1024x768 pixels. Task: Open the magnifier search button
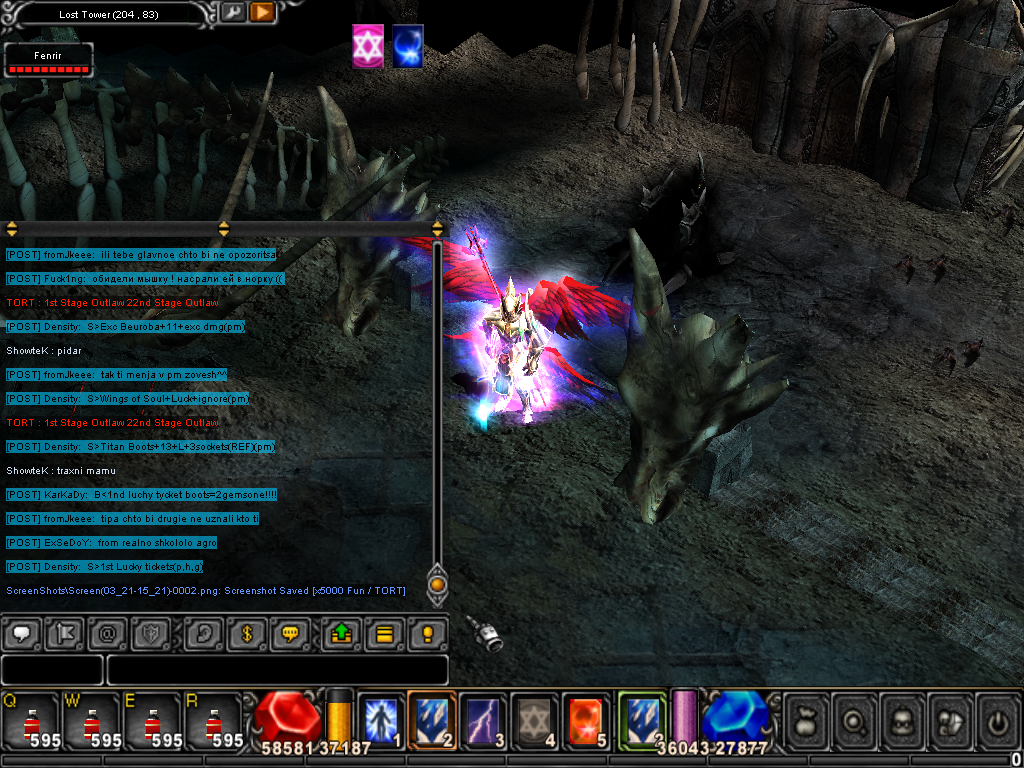[x=855, y=719]
